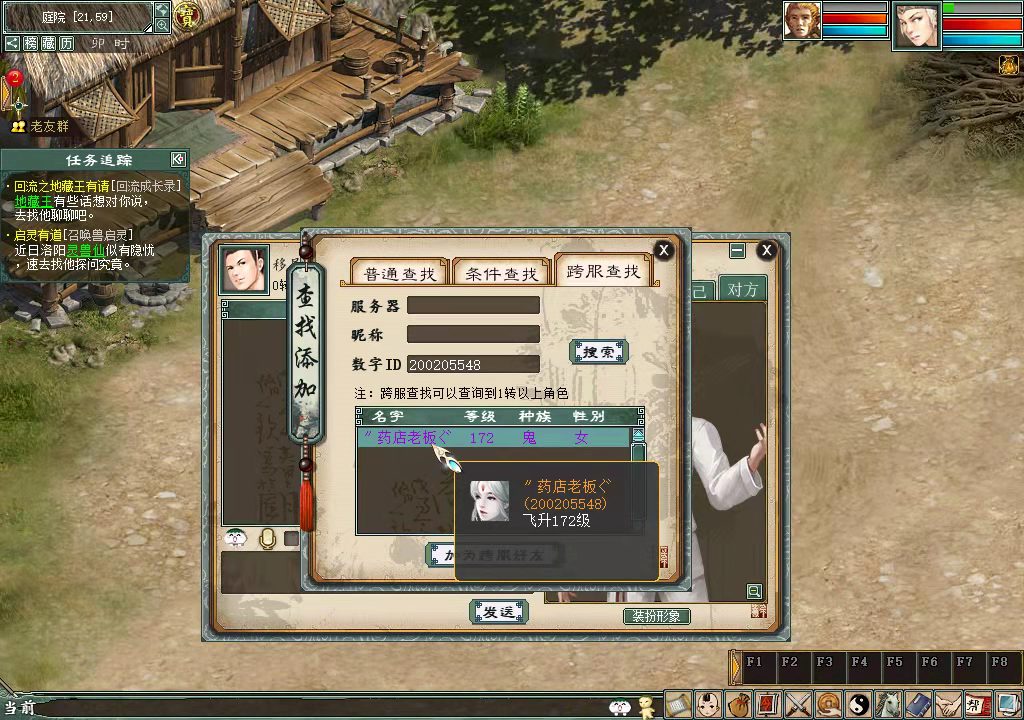
Task: Close the 查找添加 search window
Action: pos(663,250)
